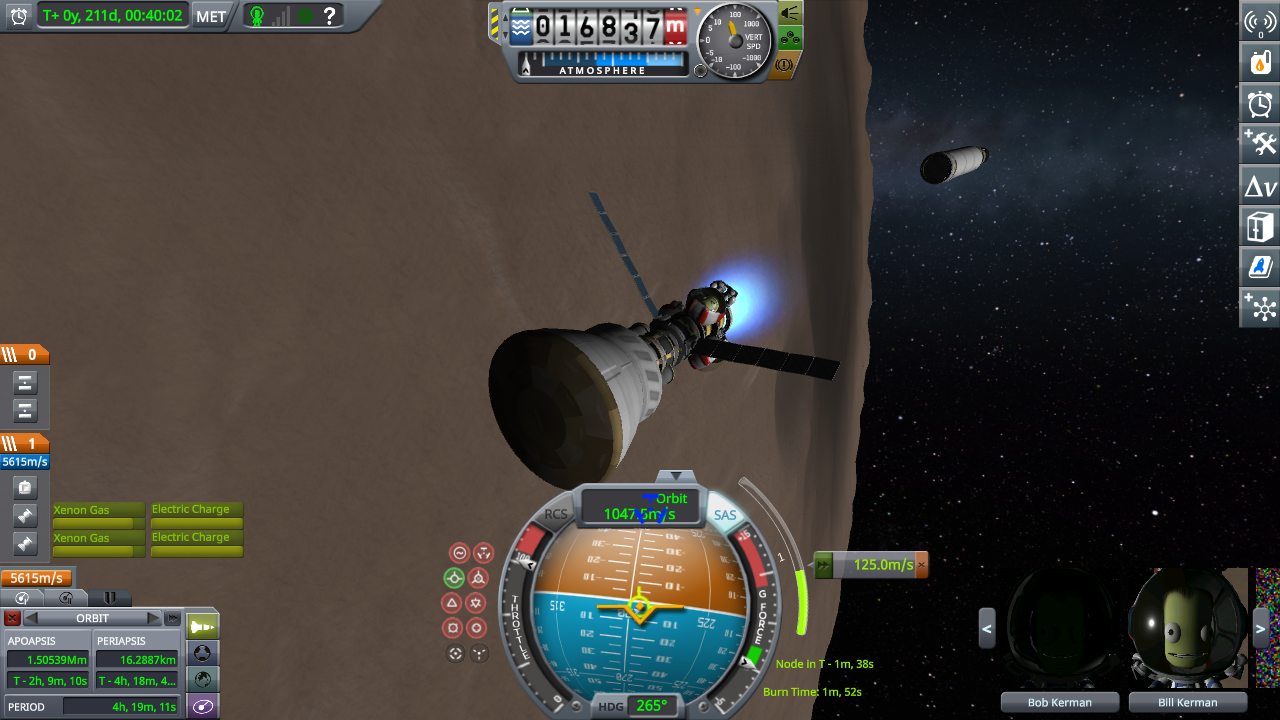Open the resources fuel-can panel
1280x720 pixels.
pyautogui.click(x=1260, y=62)
